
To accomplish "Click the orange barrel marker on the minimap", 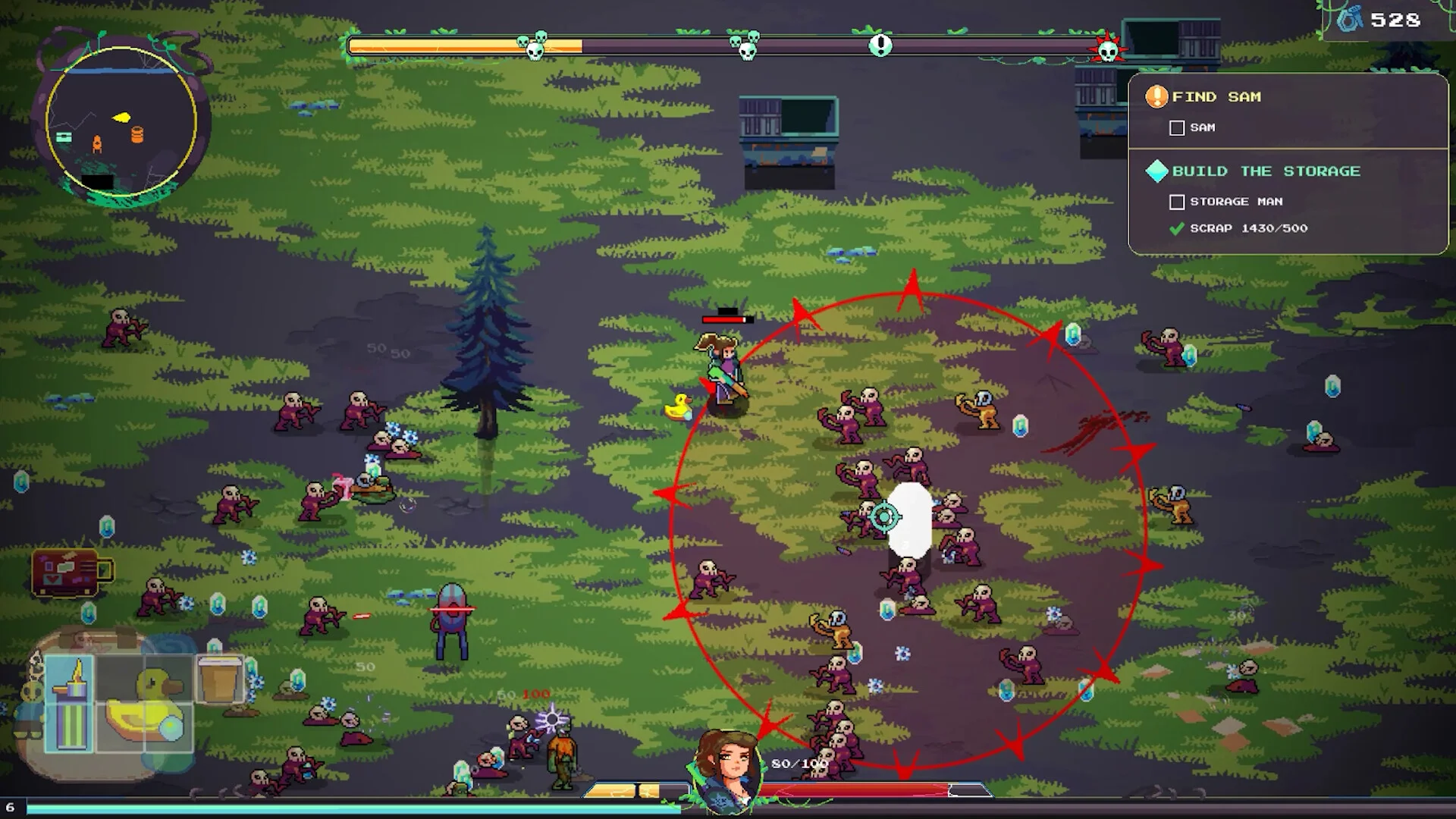I will (137, 134).
